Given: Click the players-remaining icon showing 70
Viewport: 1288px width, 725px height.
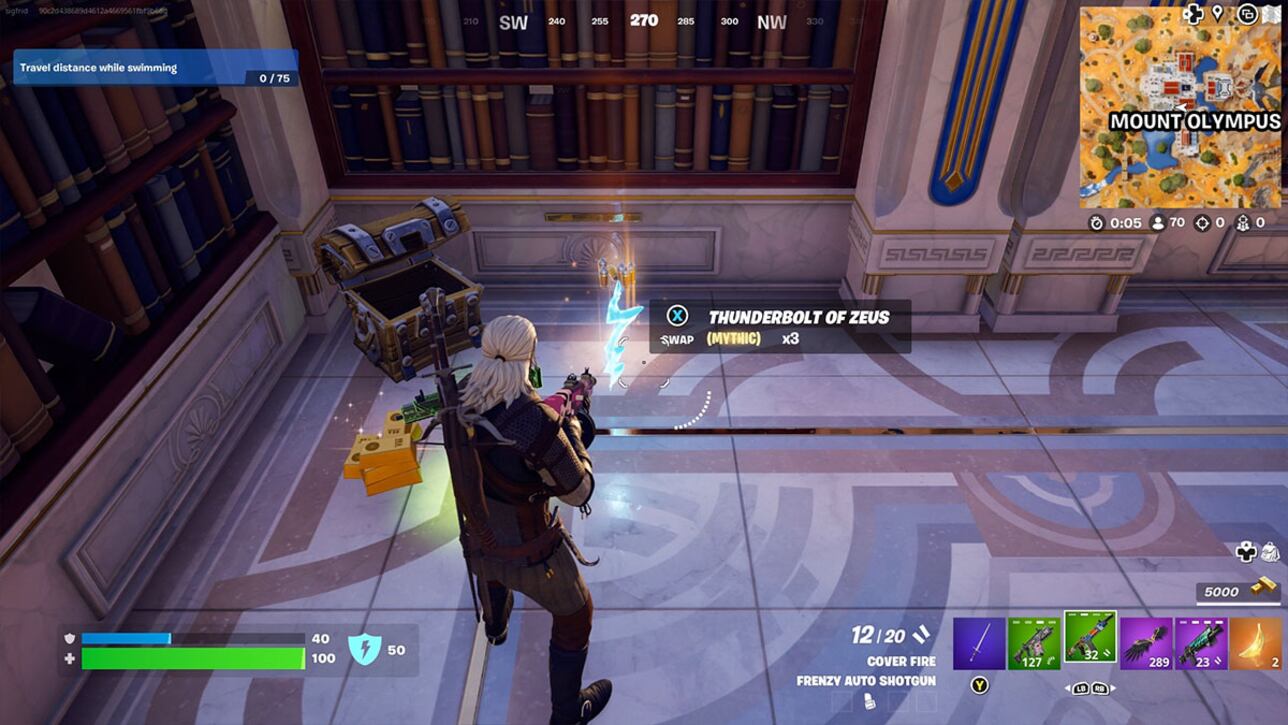Looking at the screenshot, I should tap(1158, 223).
